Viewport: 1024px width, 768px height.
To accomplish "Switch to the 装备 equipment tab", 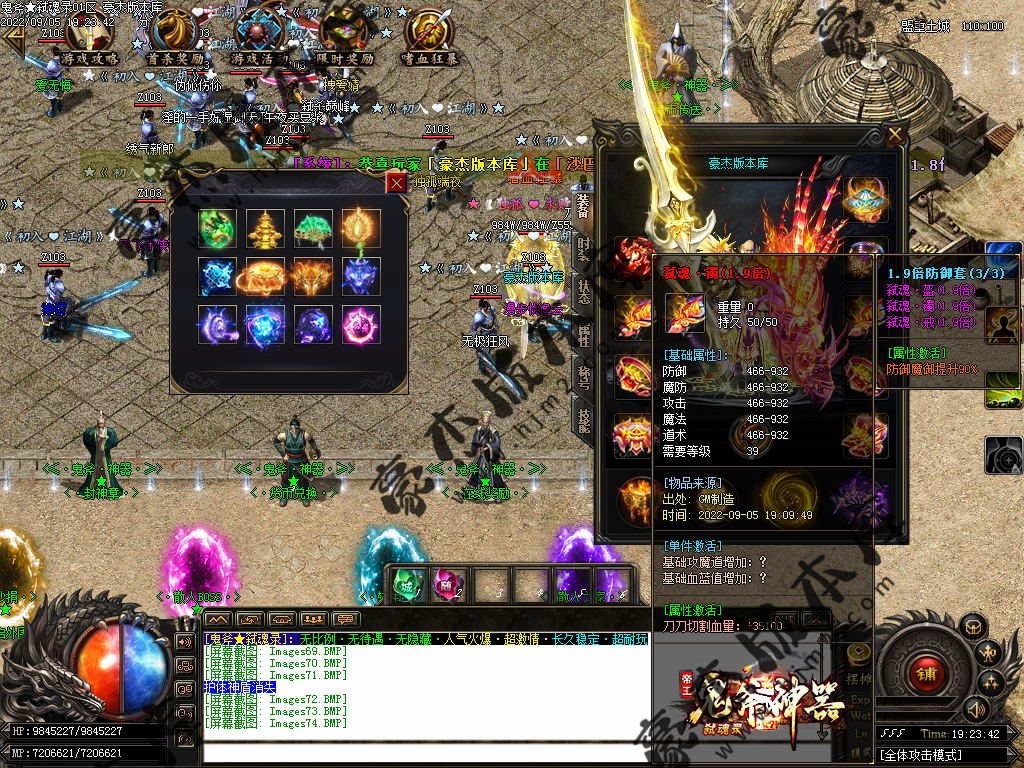I will (x=584, y=203).
